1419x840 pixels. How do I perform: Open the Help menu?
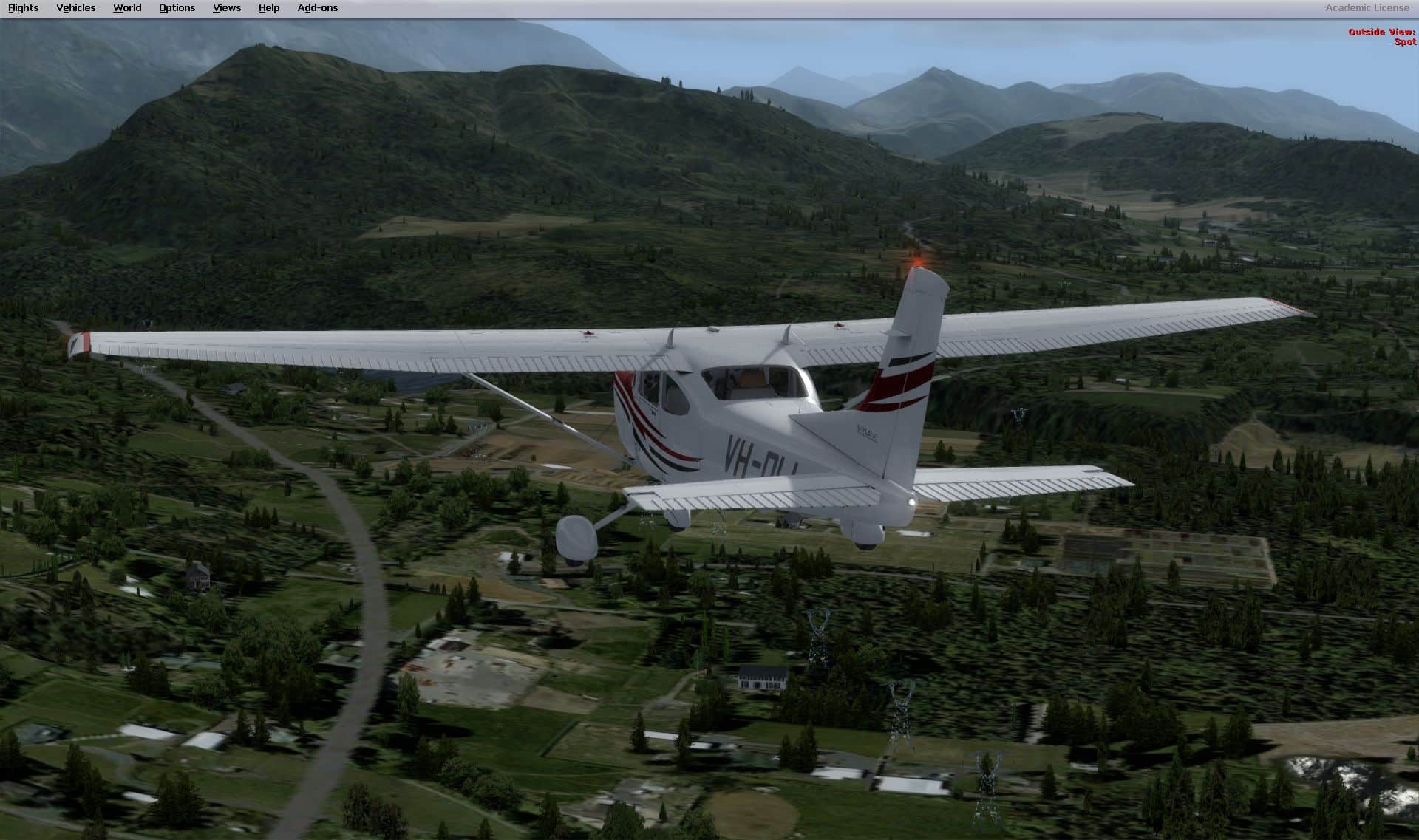point(269,8)
